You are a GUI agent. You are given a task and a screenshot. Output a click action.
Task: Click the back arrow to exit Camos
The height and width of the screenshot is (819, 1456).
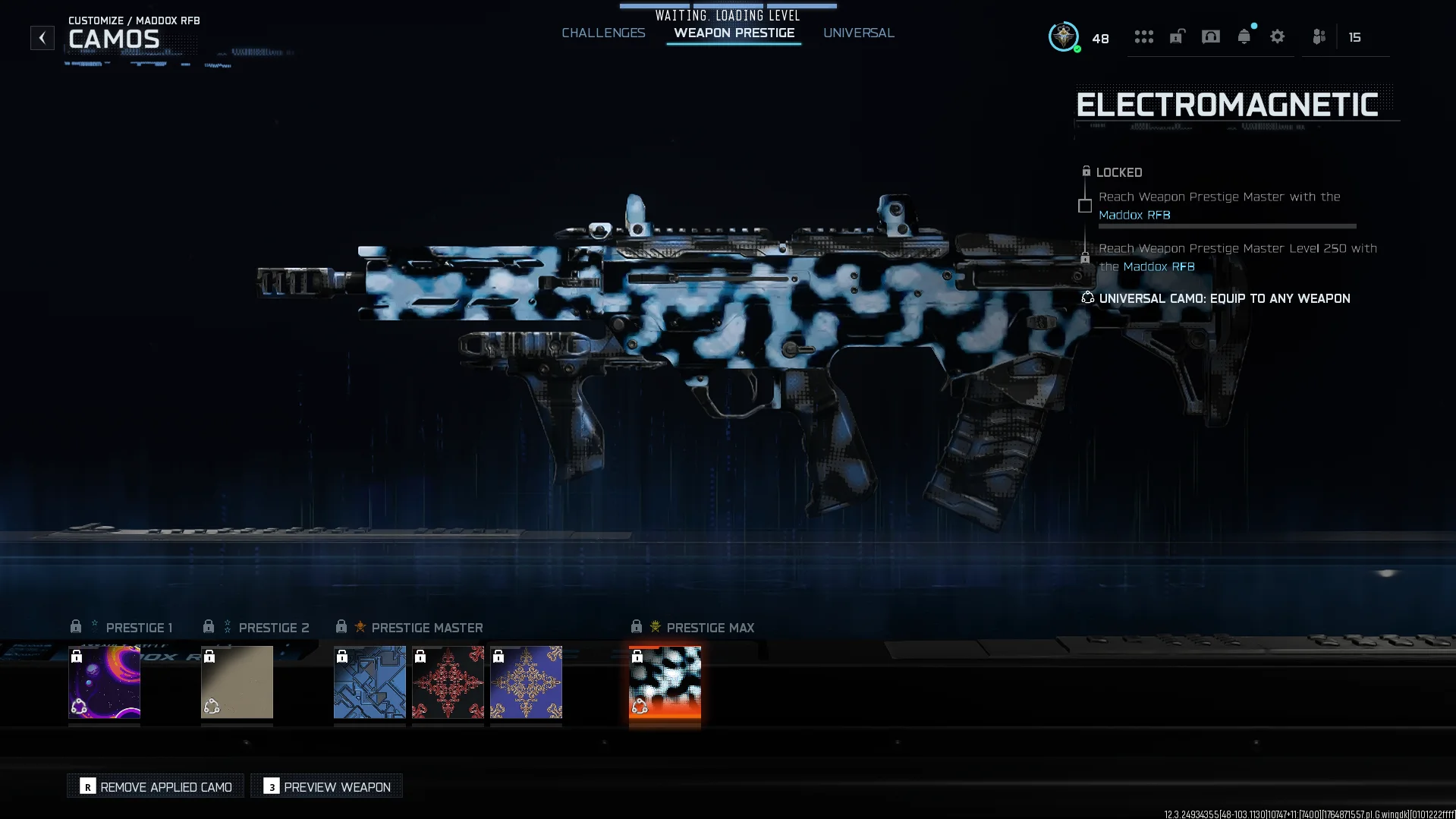42,37
